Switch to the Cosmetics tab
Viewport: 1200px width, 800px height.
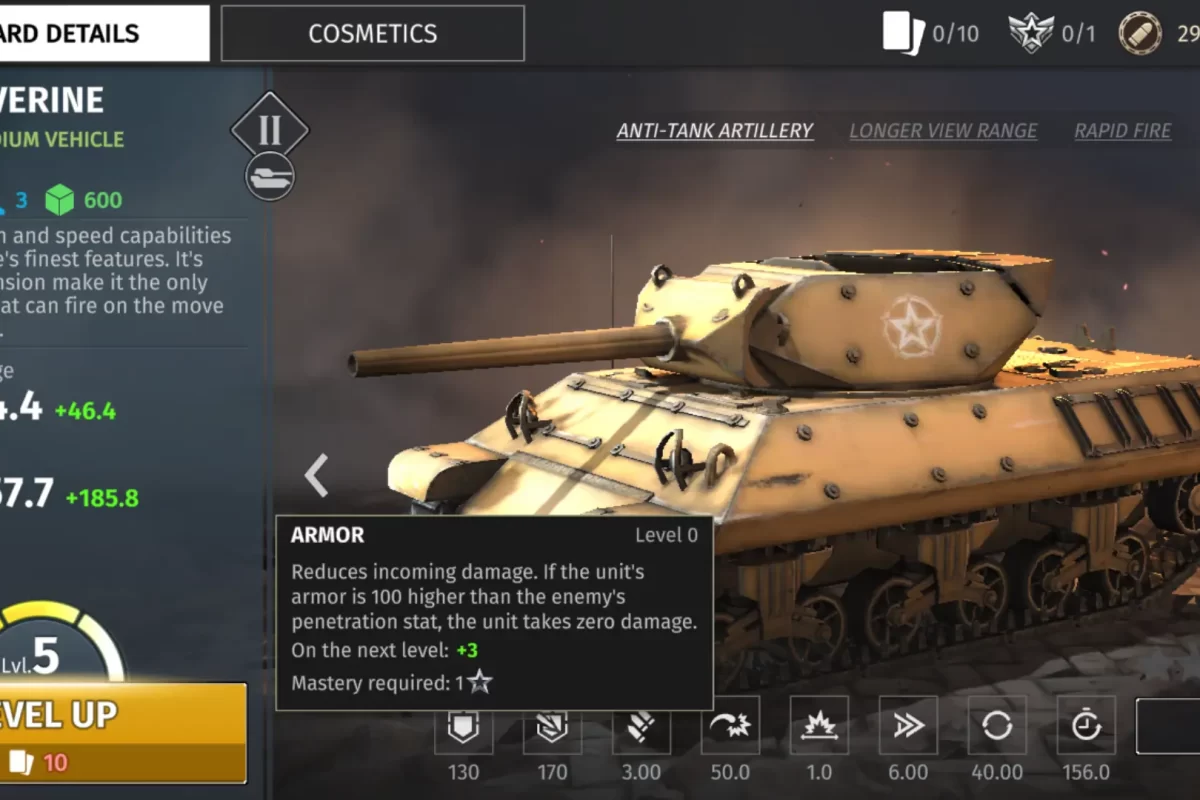pyautogui.click(x=372, y=33)
